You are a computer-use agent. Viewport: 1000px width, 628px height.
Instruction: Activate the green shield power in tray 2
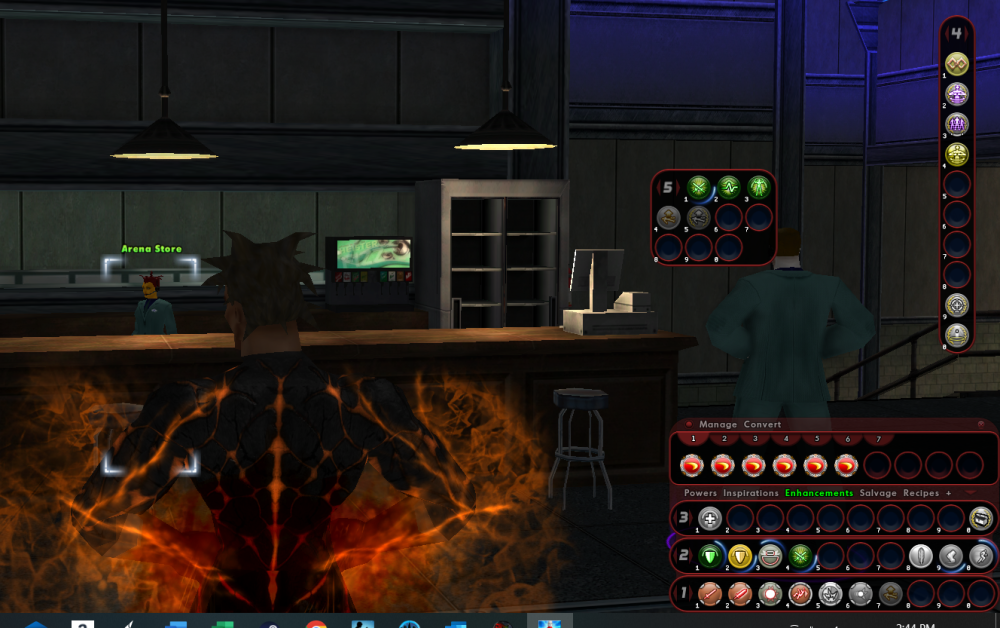pos(710,556)
